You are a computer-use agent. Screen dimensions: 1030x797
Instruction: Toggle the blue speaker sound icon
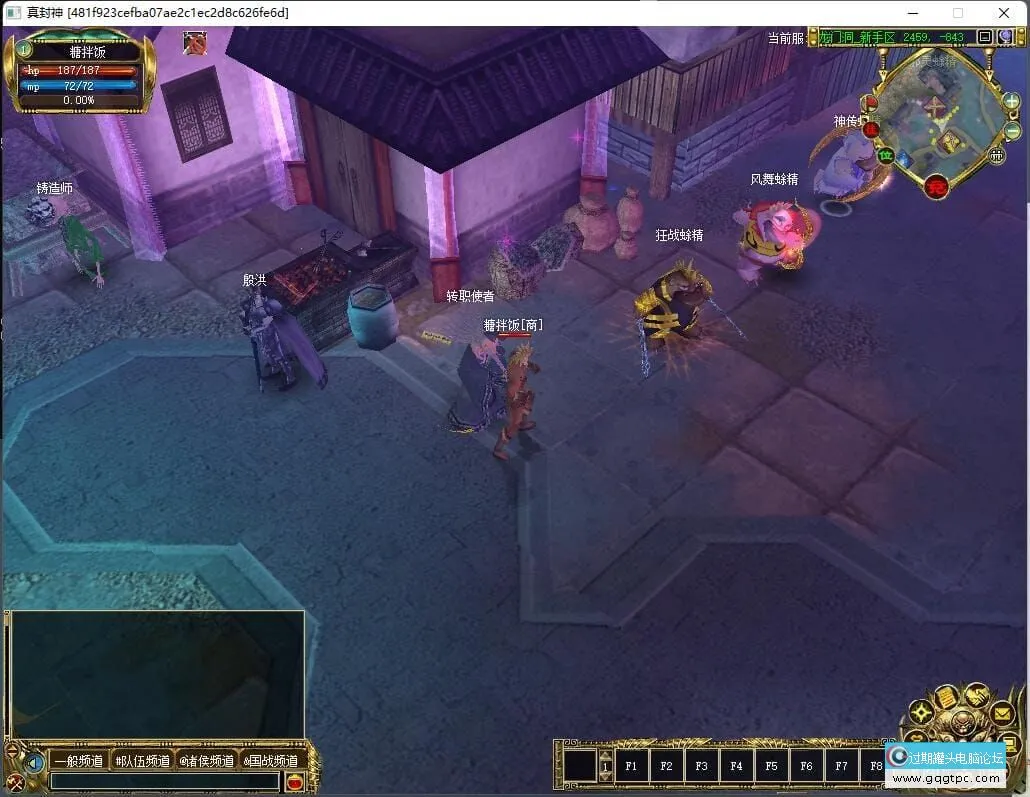[34, 763]
